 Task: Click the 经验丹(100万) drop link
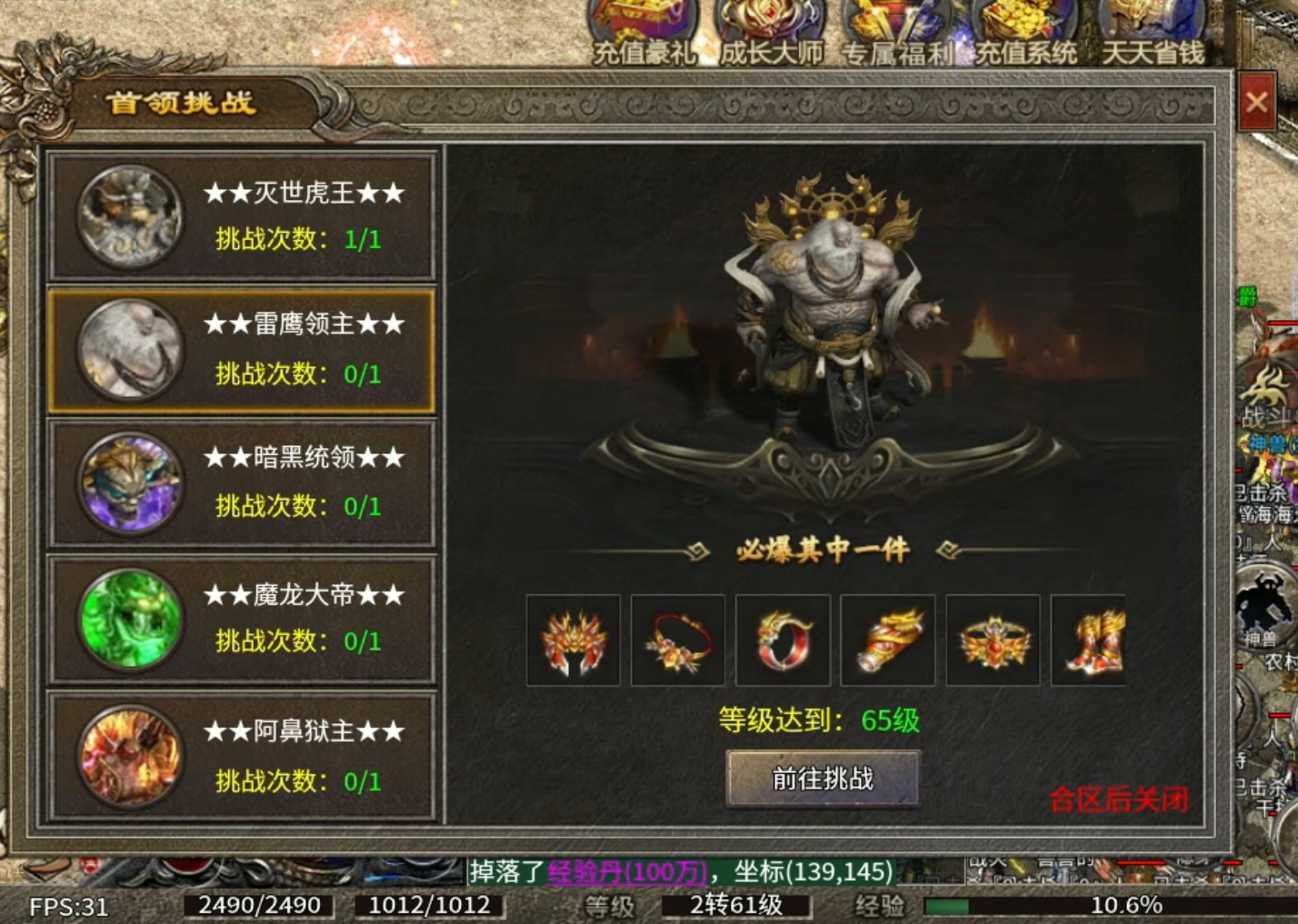click(626, 872)
